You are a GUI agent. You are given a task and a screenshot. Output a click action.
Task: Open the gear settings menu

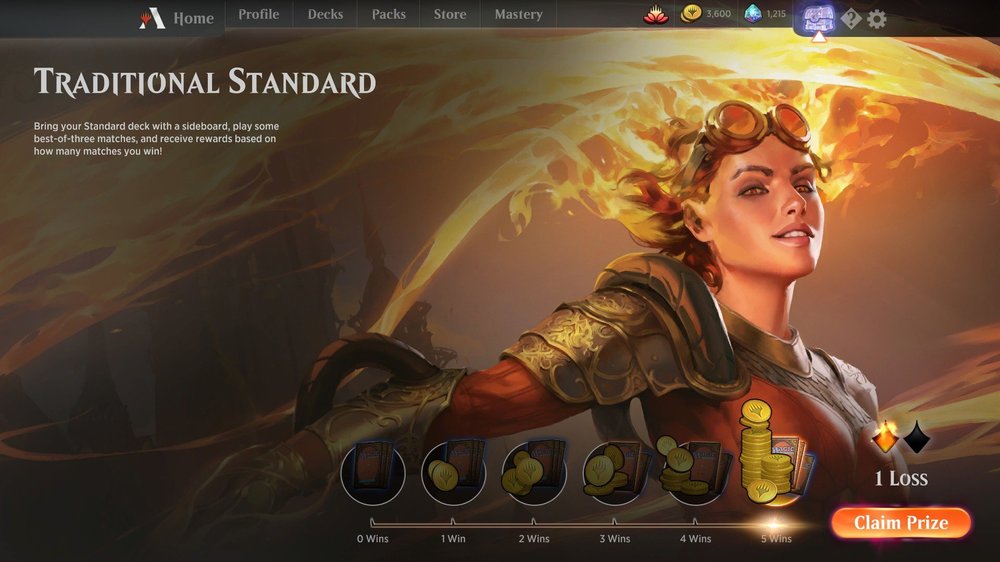coord(877,19)
